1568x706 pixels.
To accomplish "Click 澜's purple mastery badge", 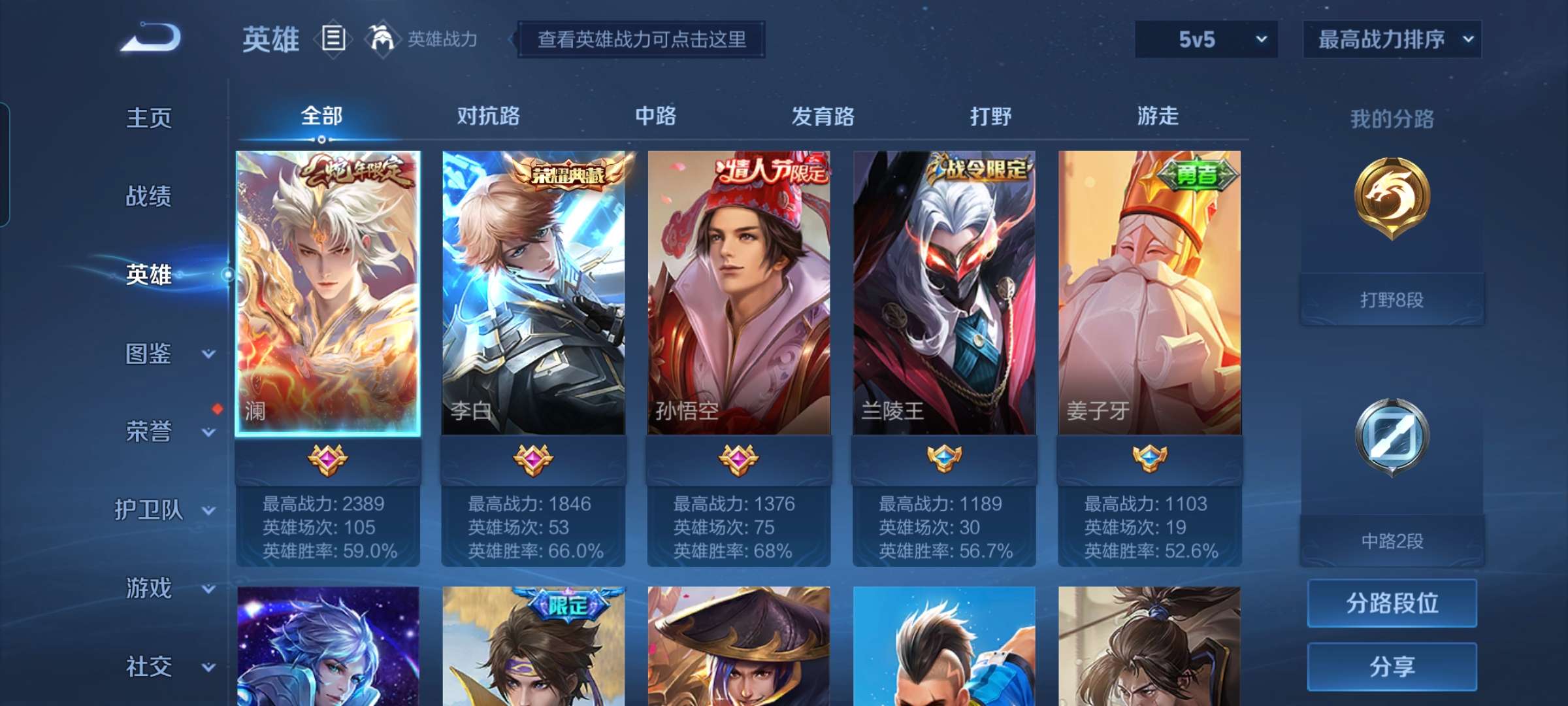I will pyautogui.click(x=327, y=459).
